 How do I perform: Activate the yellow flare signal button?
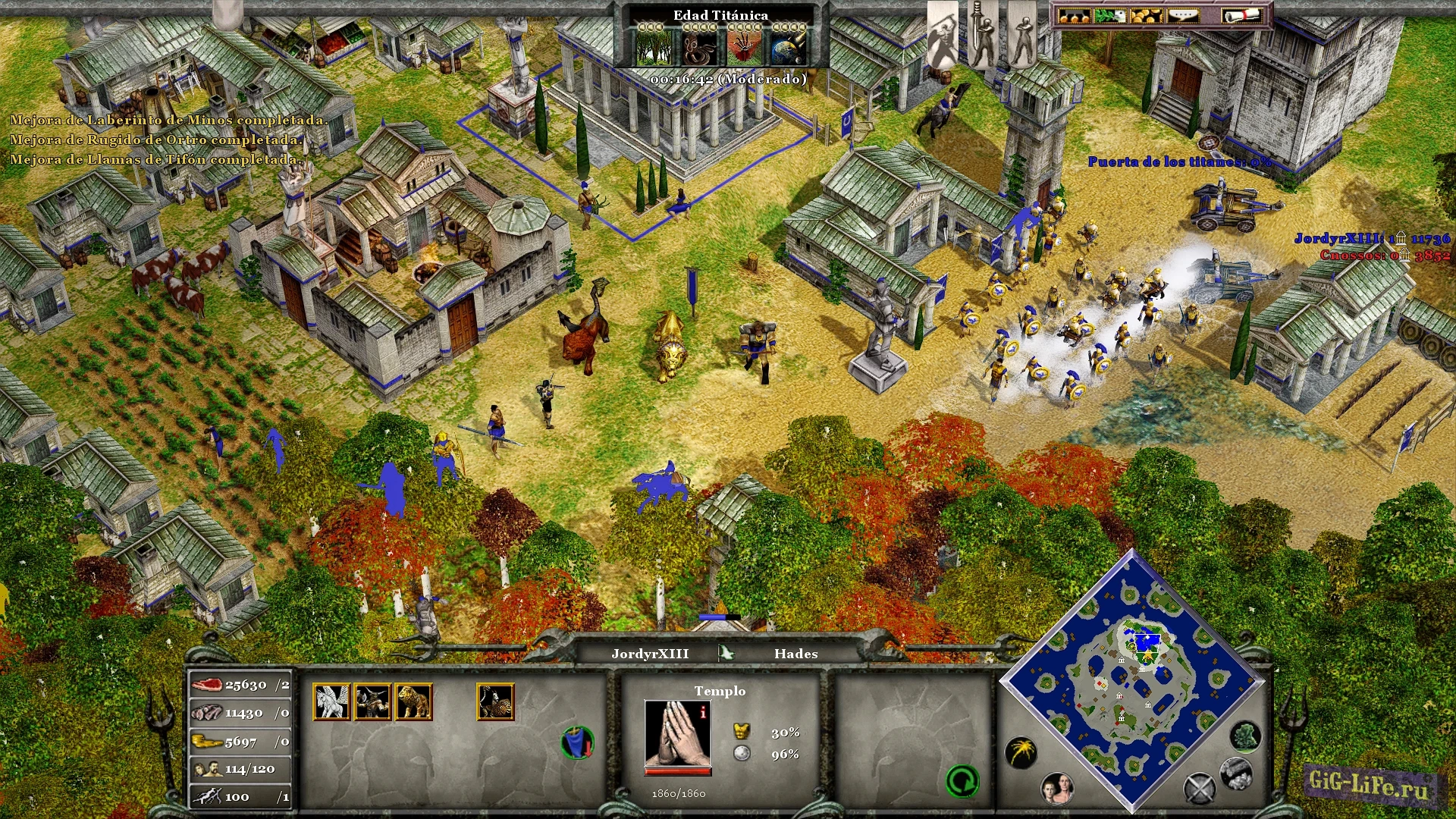tap(1021, 752)
